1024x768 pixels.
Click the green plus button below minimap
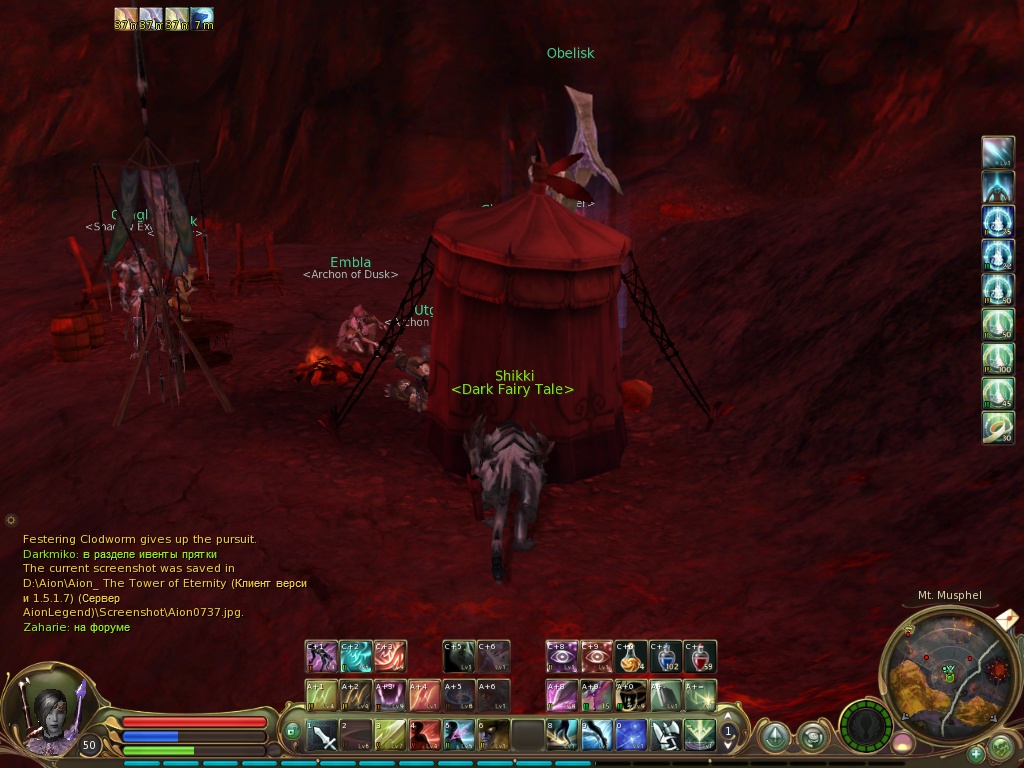(x=976, y=753)
